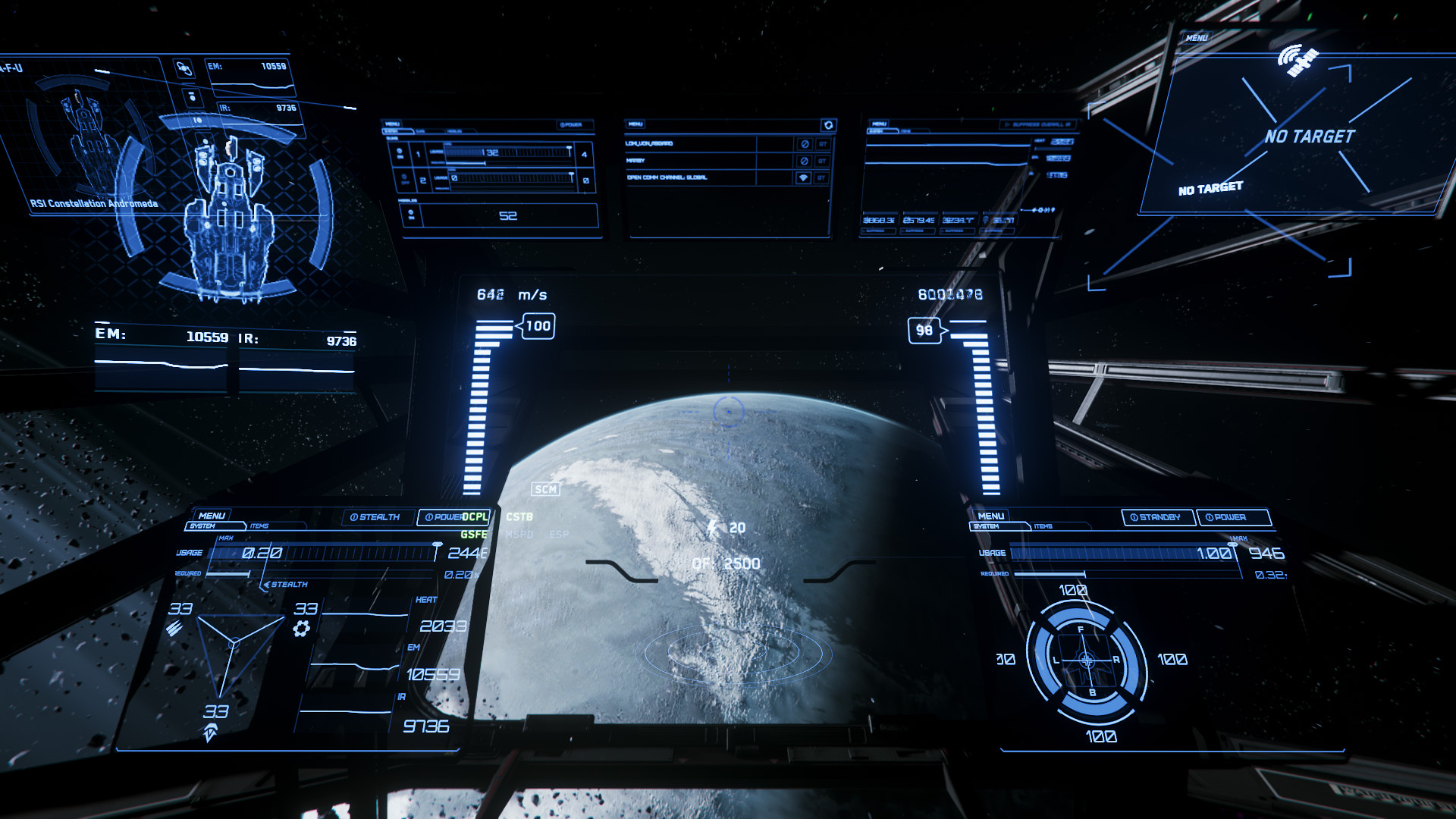This screenshot has height=819, width=1456.
Task: Toggle the shield STANDBY button
Action: tap(1156, 517)
